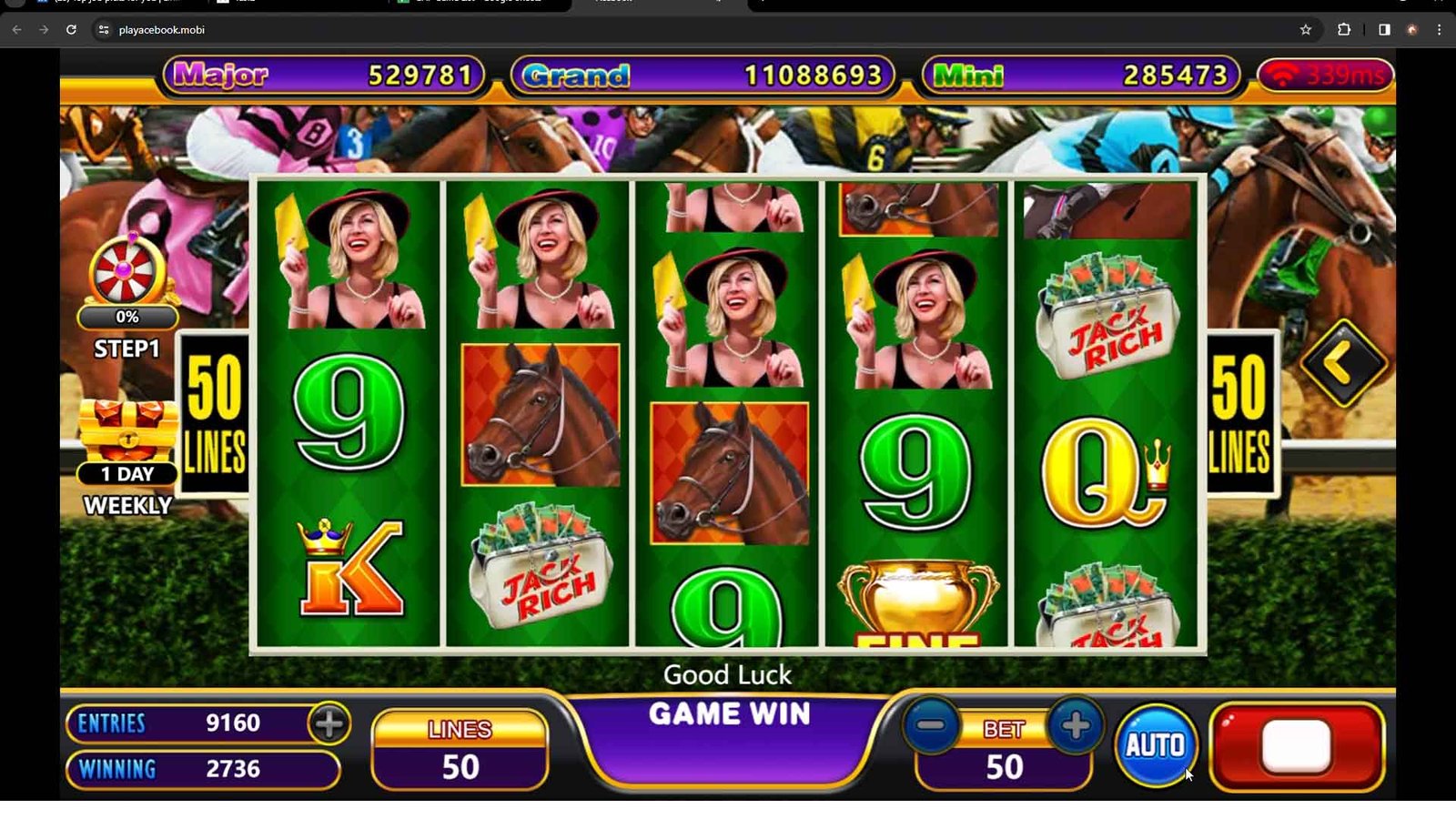Reload the browser page
This screenshot has width=1456, height=819.
(x=71, y=30)
